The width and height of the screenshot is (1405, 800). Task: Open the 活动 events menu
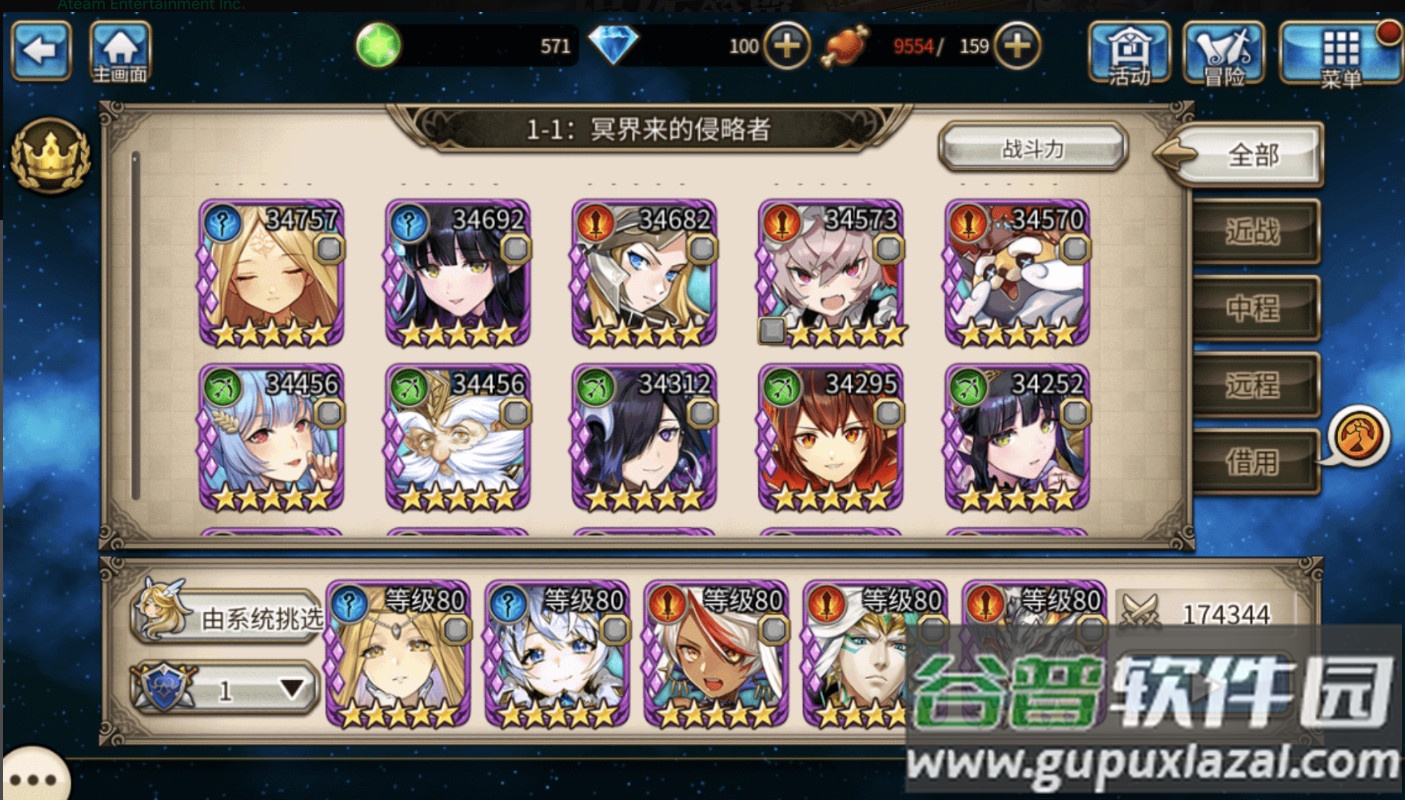tap(1129, 52)
